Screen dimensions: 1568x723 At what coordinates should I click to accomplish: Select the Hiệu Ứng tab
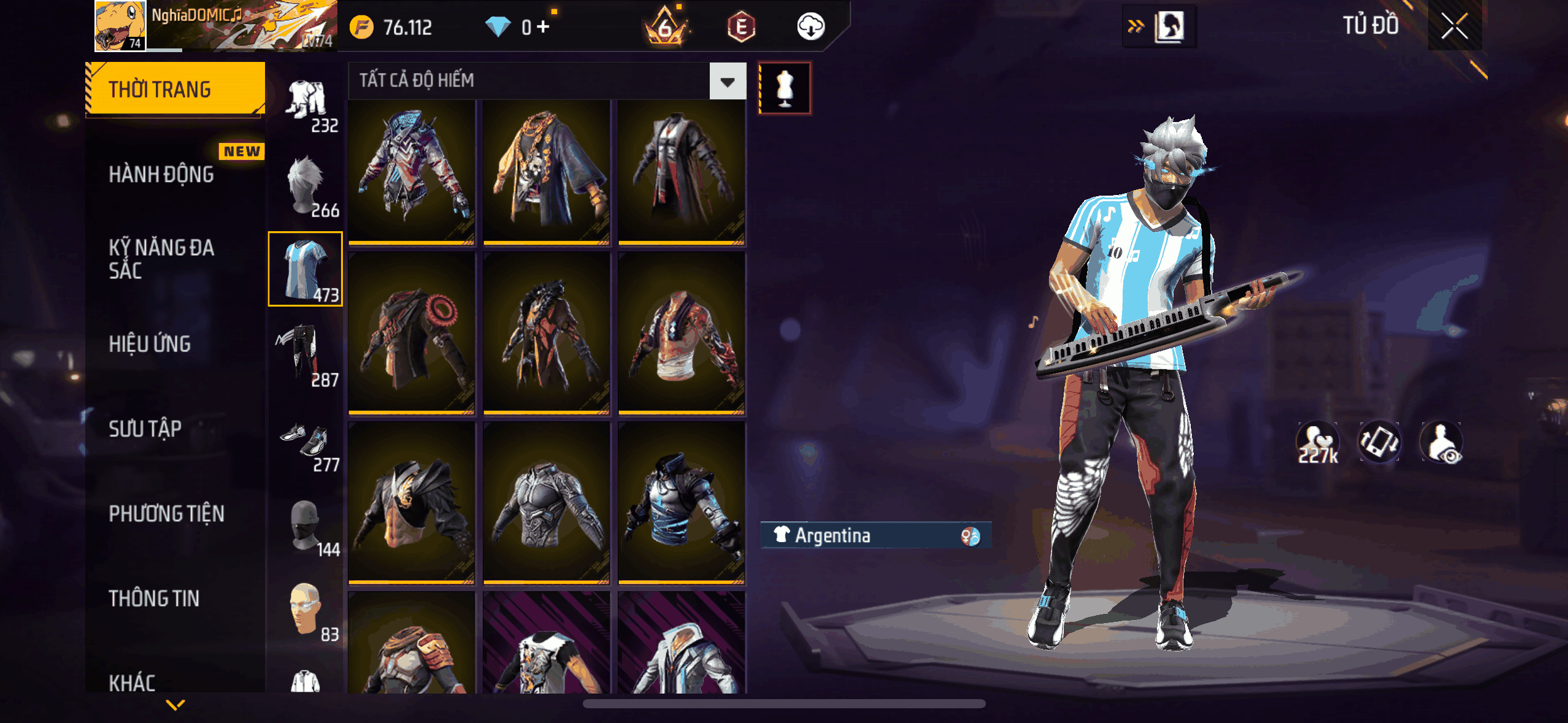[x=150, y=344]
